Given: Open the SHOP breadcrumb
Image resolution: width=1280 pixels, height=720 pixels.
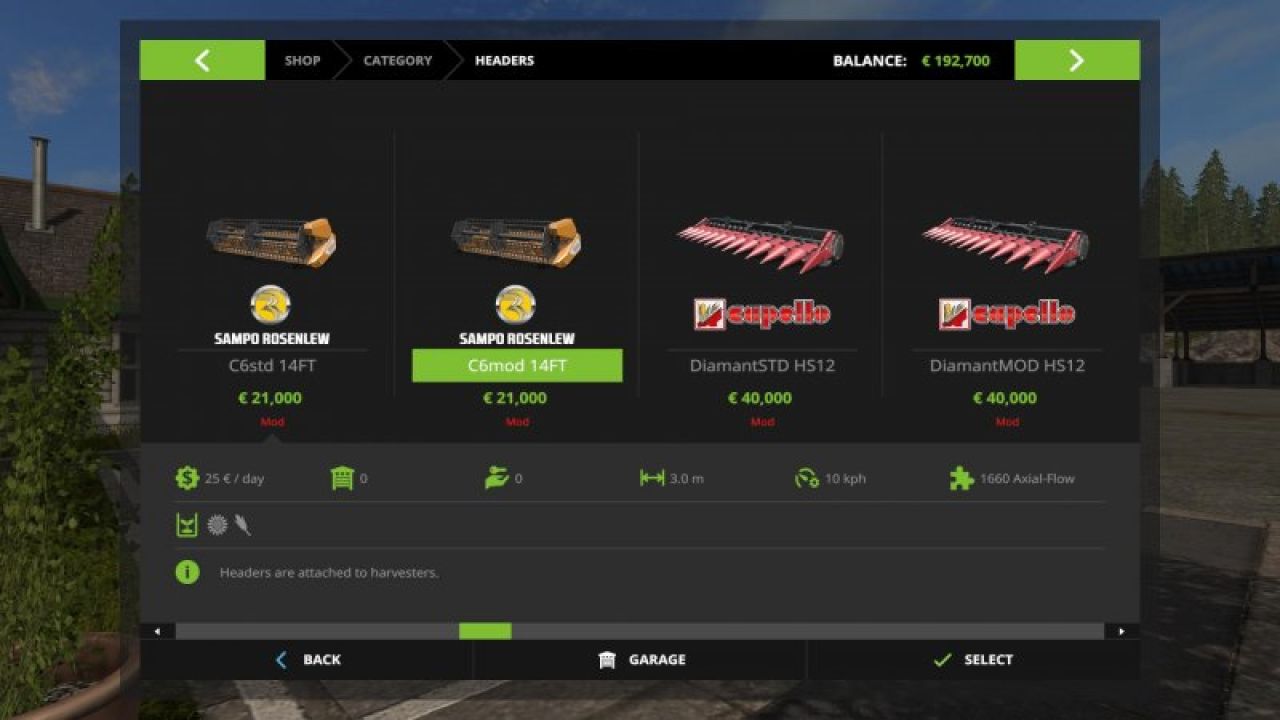Looking at the screenshot, I should [x=302, y=60].
